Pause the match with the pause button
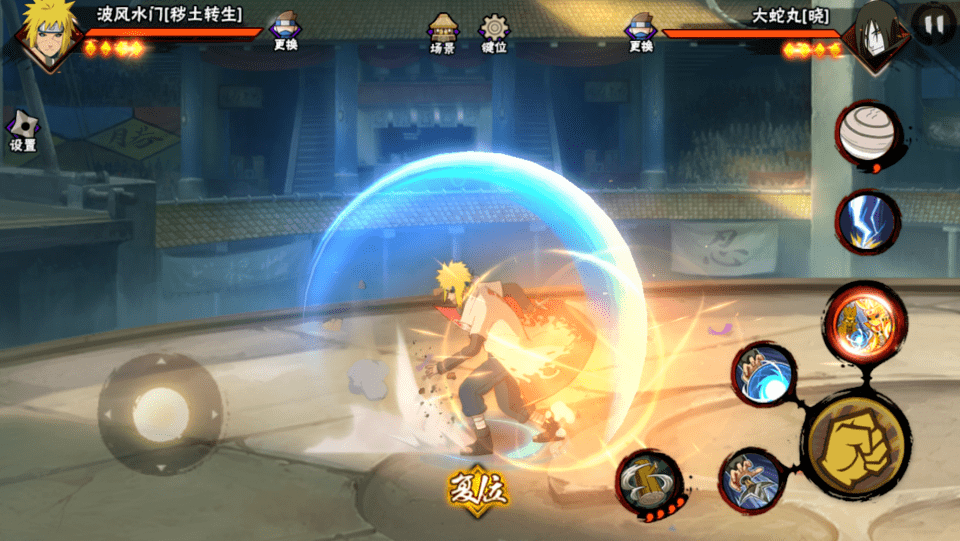The width and height of the screenshot is (960, 541). click(933, 25)
